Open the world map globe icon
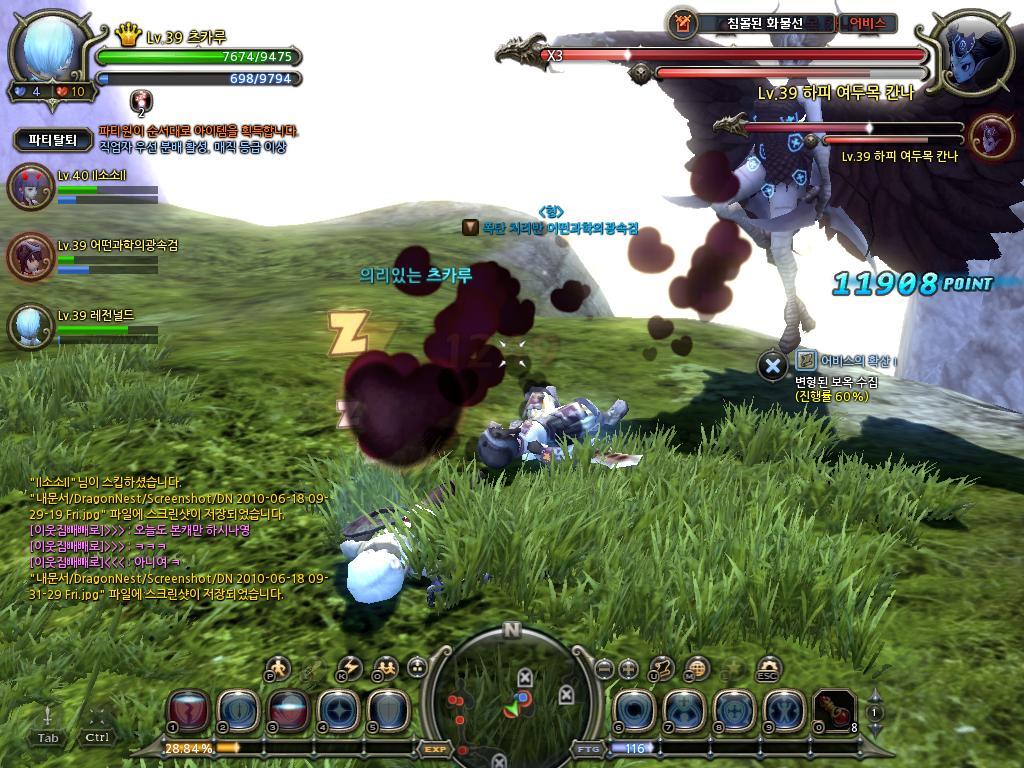Screen dimensions: 1024x768 [x=697, y=667]
